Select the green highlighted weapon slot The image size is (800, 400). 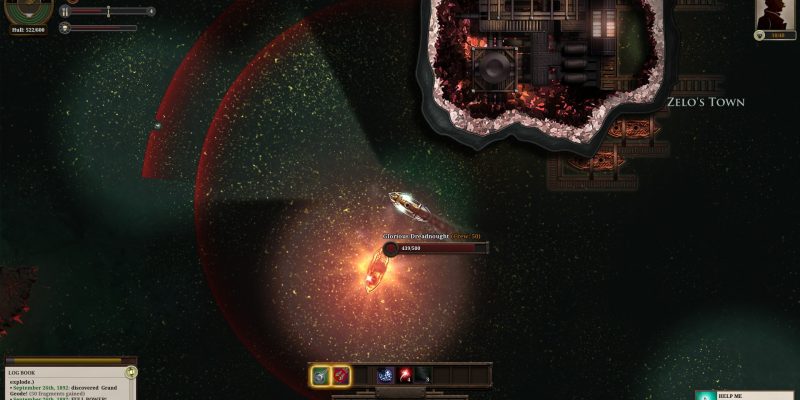321,376
